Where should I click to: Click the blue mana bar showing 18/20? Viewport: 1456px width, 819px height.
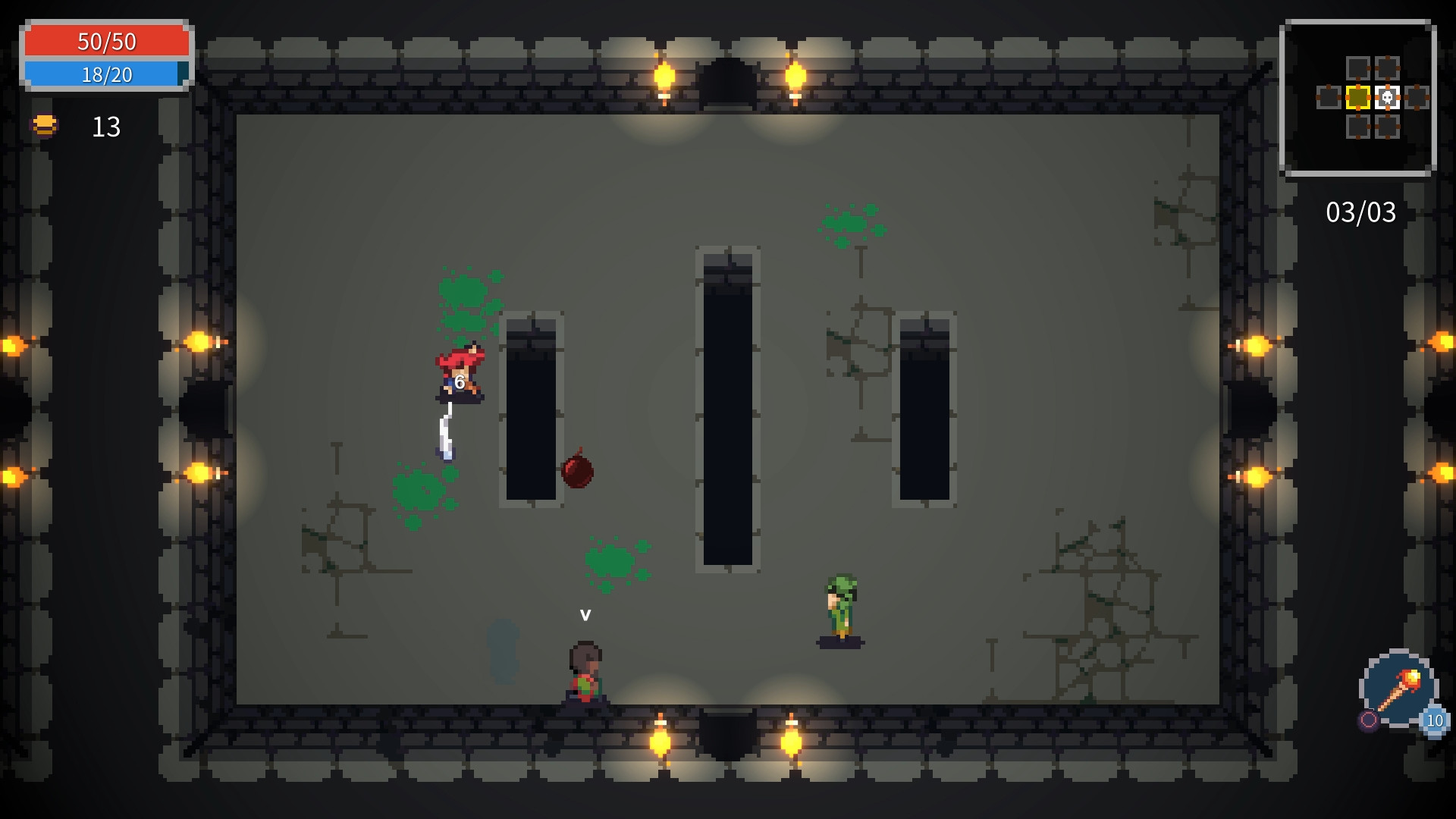[x=106, y=75]
